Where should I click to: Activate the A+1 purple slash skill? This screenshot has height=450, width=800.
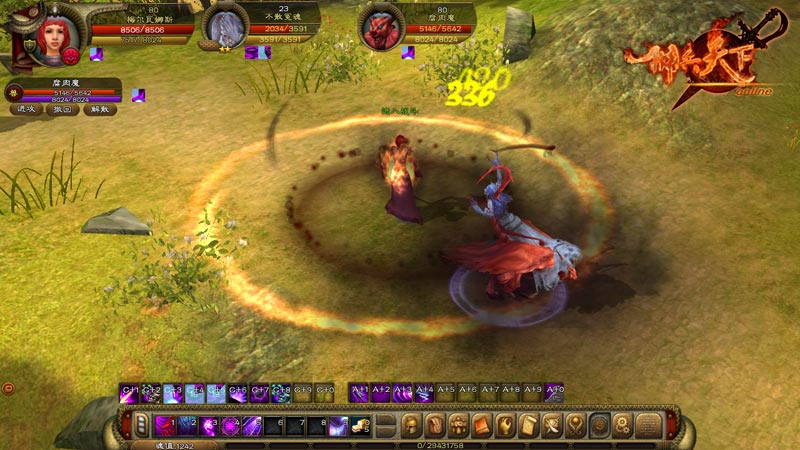click(x=359, y=394)
